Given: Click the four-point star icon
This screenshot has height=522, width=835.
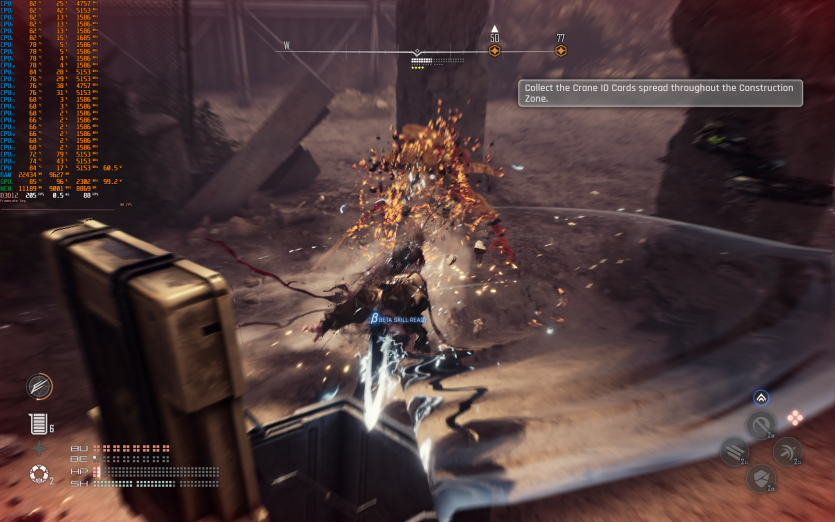Looking at the screenshot, I should 39,449.
